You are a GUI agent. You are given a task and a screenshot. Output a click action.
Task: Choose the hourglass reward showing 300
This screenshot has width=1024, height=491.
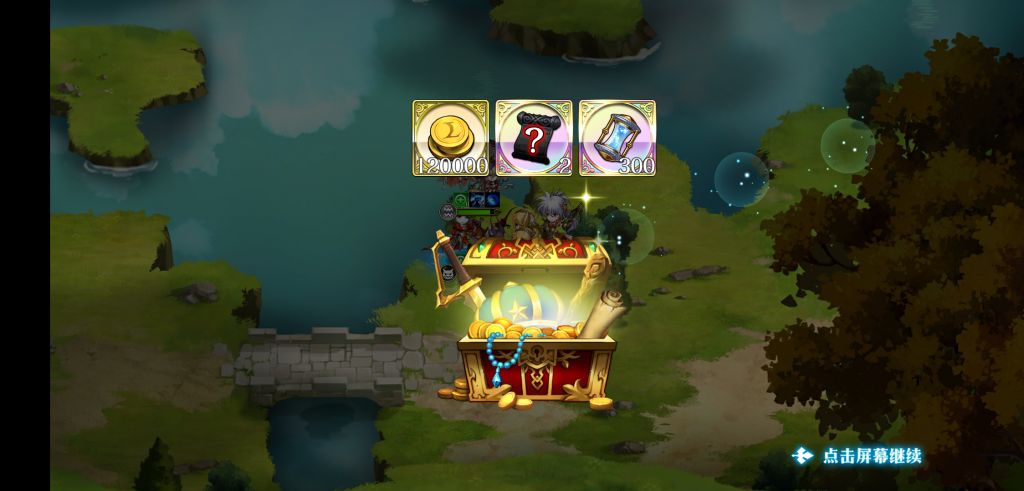click(x=617, y=138)
